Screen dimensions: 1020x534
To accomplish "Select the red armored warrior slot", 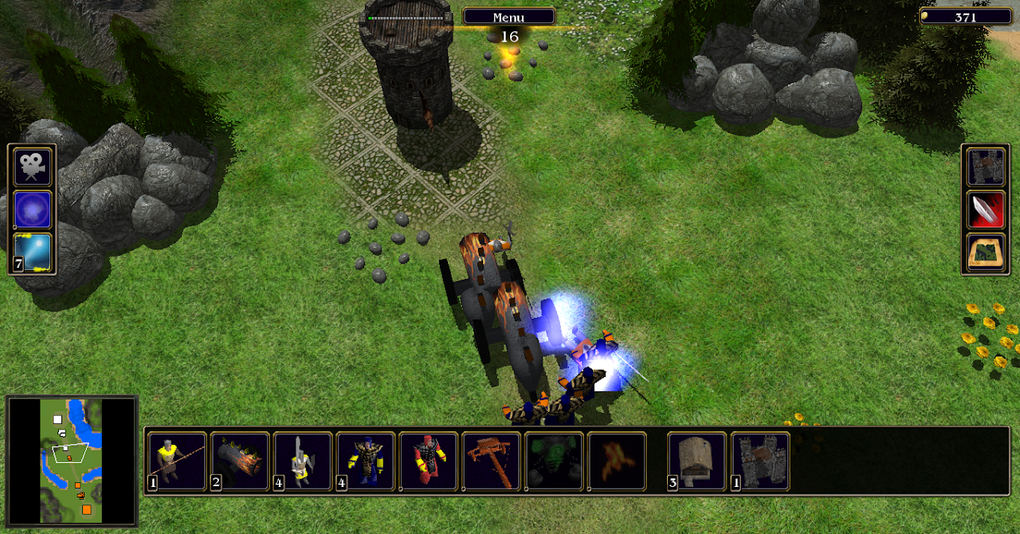I will click(x=429, y=461).
